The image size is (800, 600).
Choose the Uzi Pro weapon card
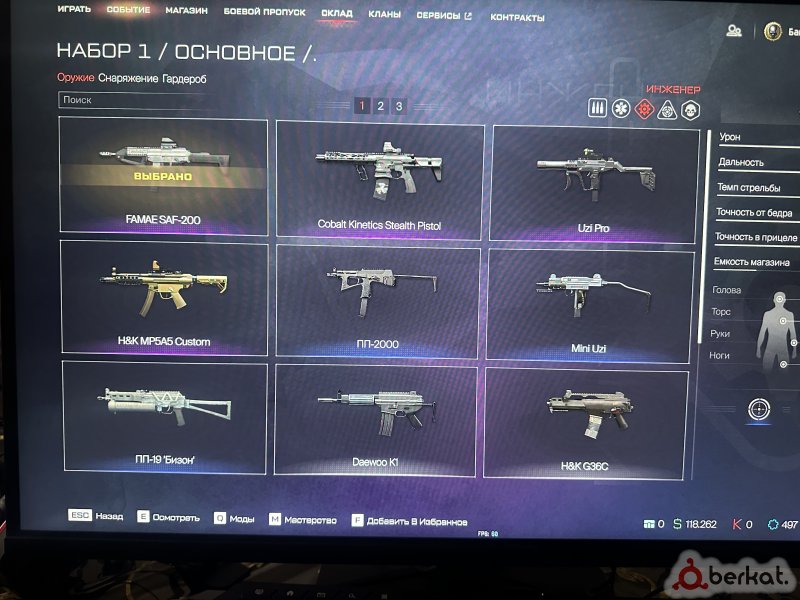pos(594,184)
